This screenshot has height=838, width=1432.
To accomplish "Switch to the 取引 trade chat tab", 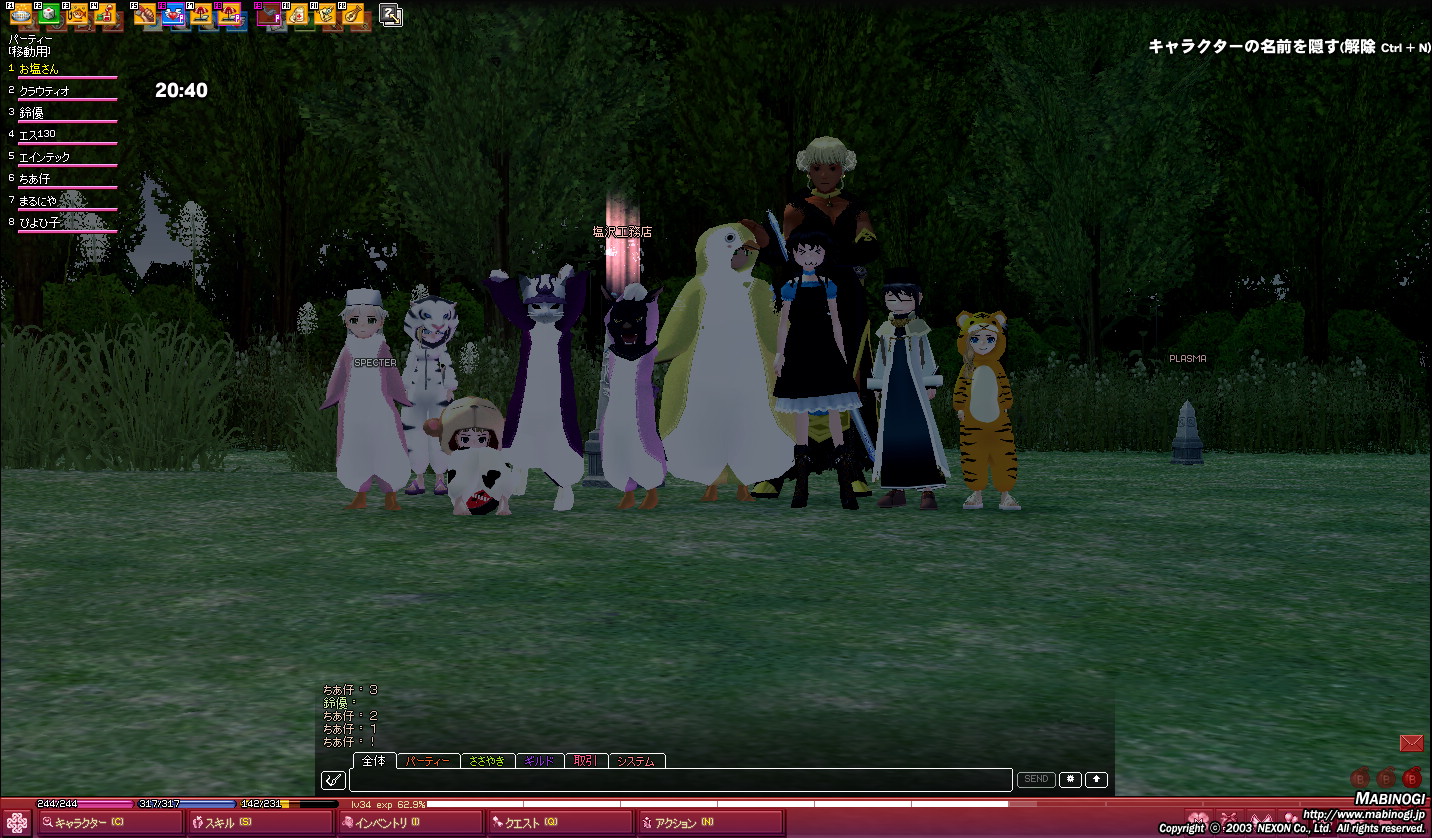I will (x=586, y=761).
